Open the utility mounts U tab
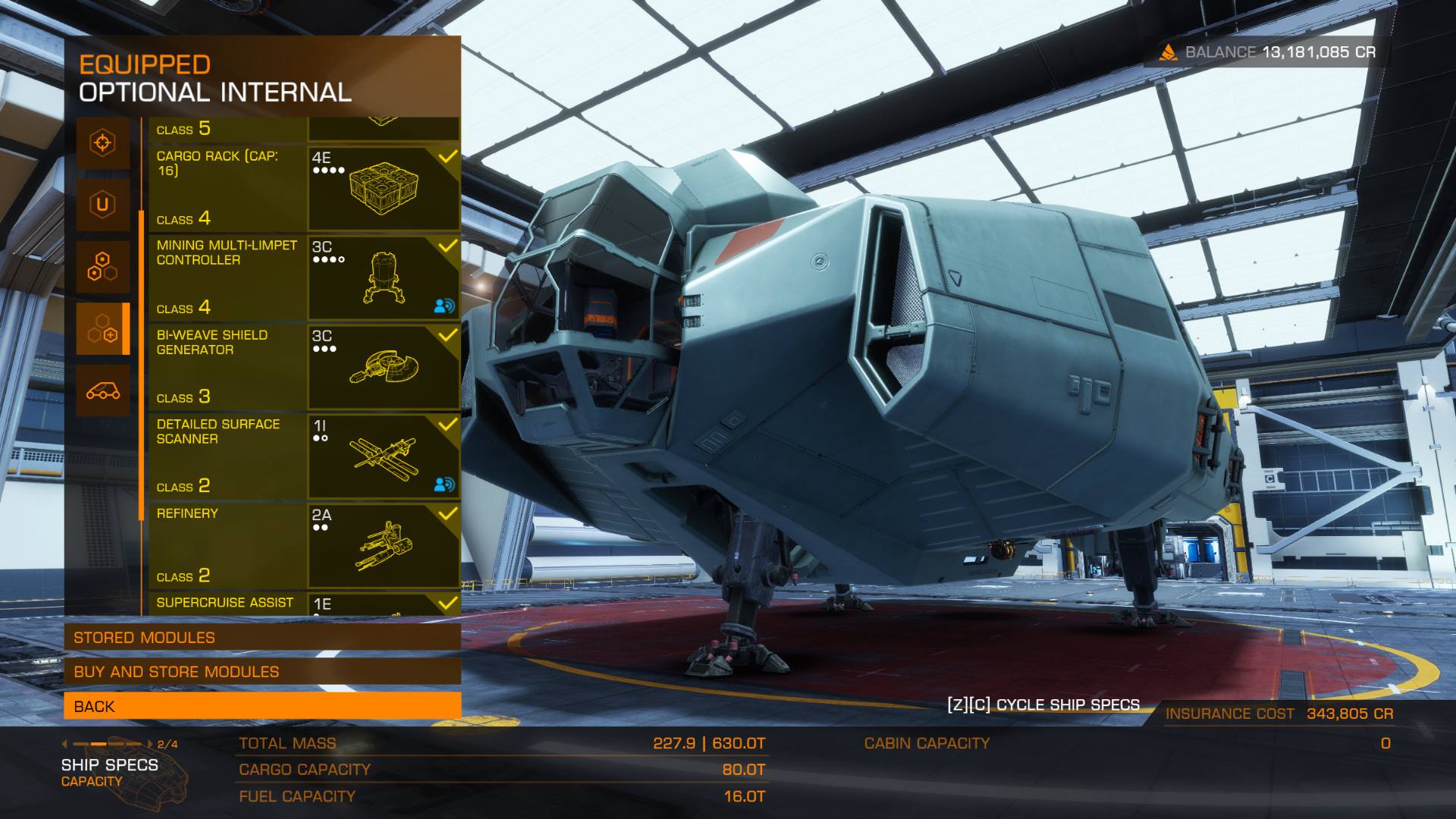The height and width of the screenshot is (819, 1456). pyautogui.click(x=102, y=205)
